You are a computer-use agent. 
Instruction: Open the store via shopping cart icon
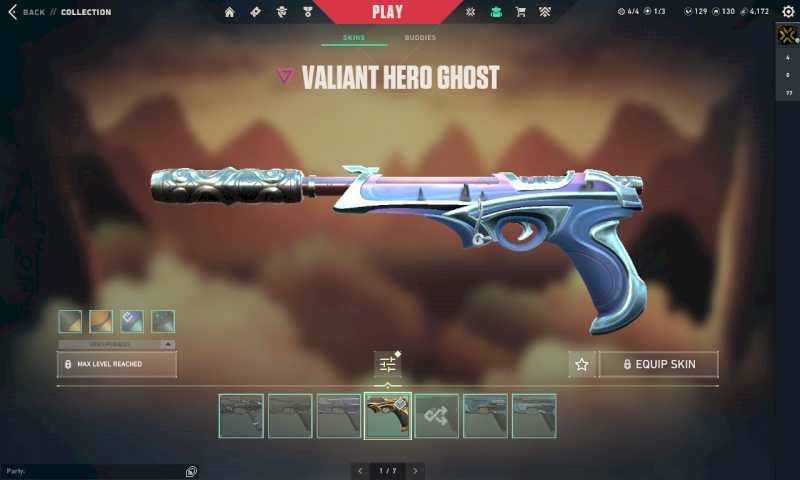[x=520, y=12]
